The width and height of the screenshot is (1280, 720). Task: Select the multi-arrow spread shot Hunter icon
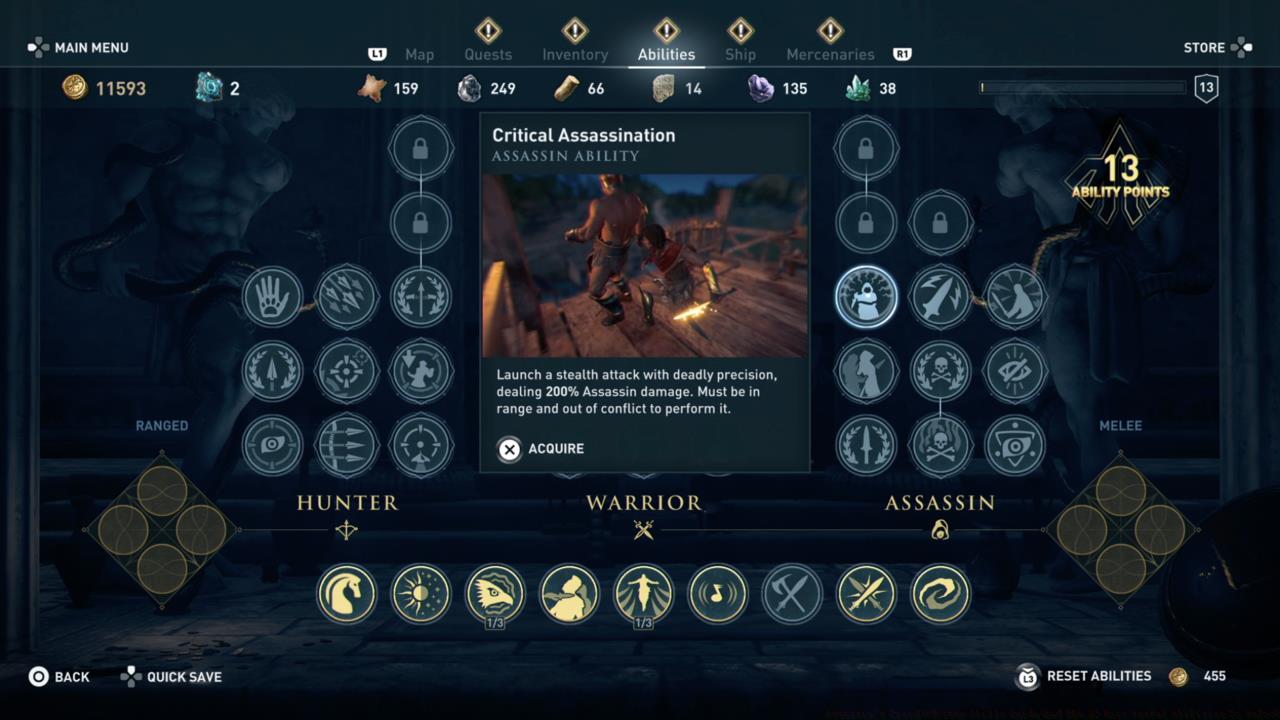[x=347, y=296]
